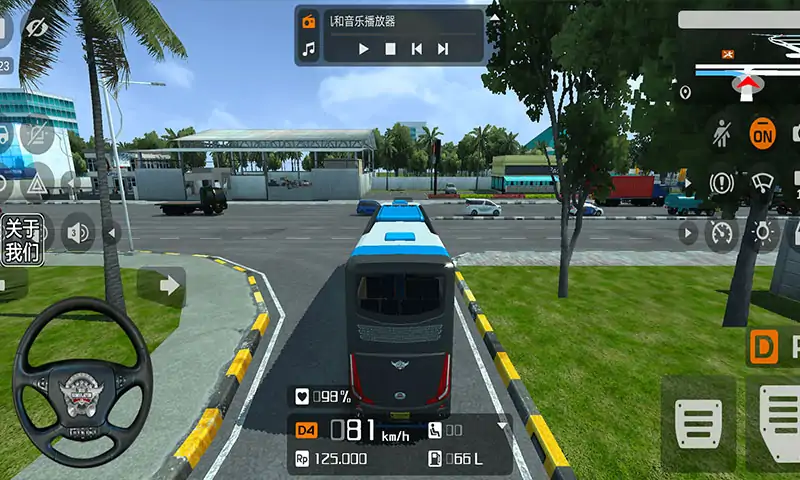
Task: Toggle the speedometer cruise control icon
Action: coord(721,234)
